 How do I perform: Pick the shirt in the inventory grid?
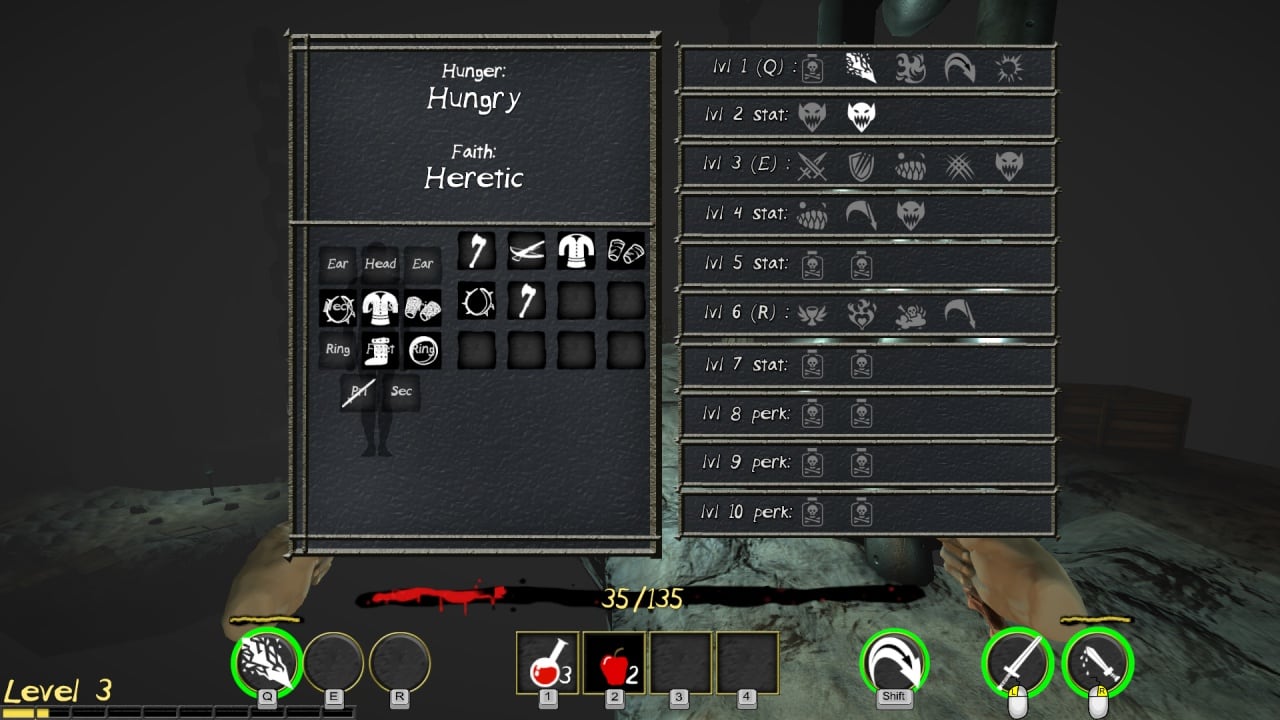[576, 251]
